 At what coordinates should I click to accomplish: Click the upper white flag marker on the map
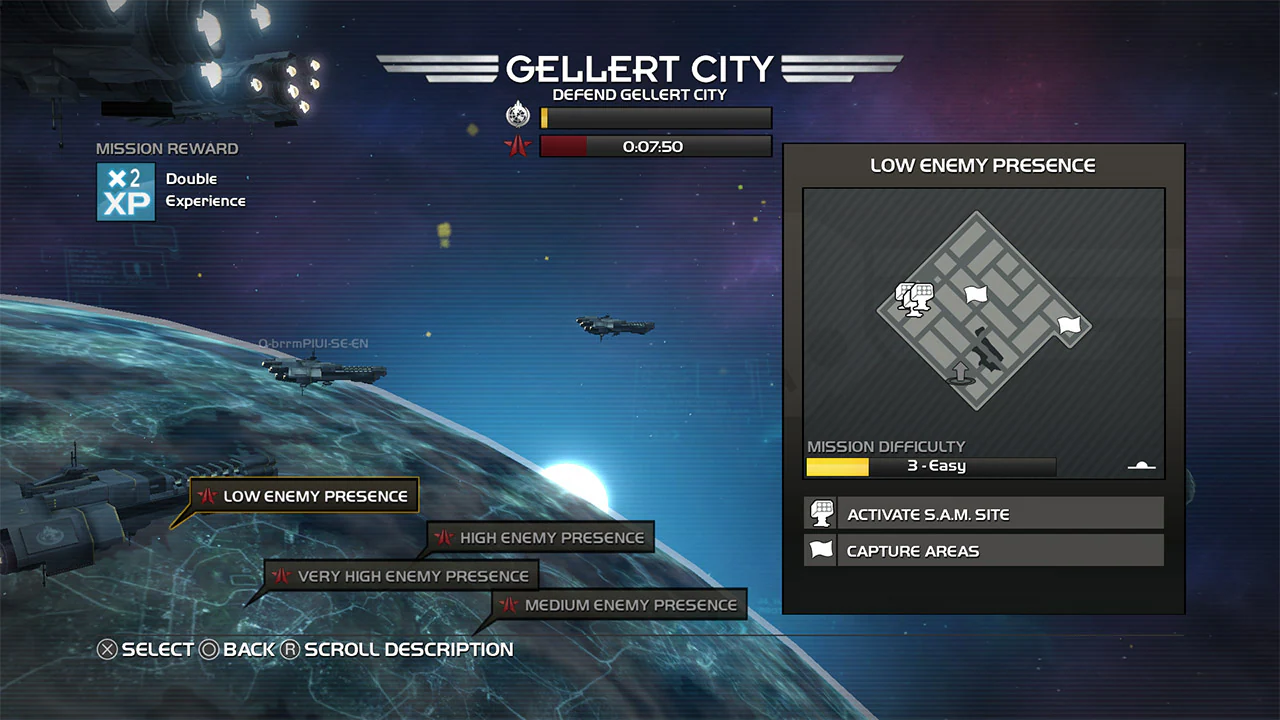coord(975,294)
